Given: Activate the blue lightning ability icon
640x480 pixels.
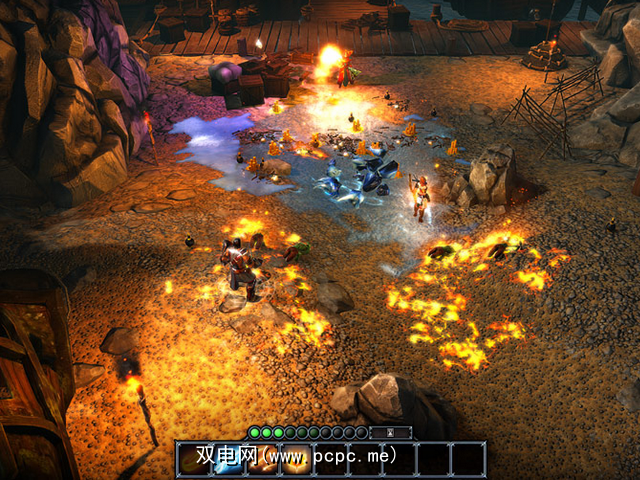Looking at the screenshot, I should pos(228,459).
